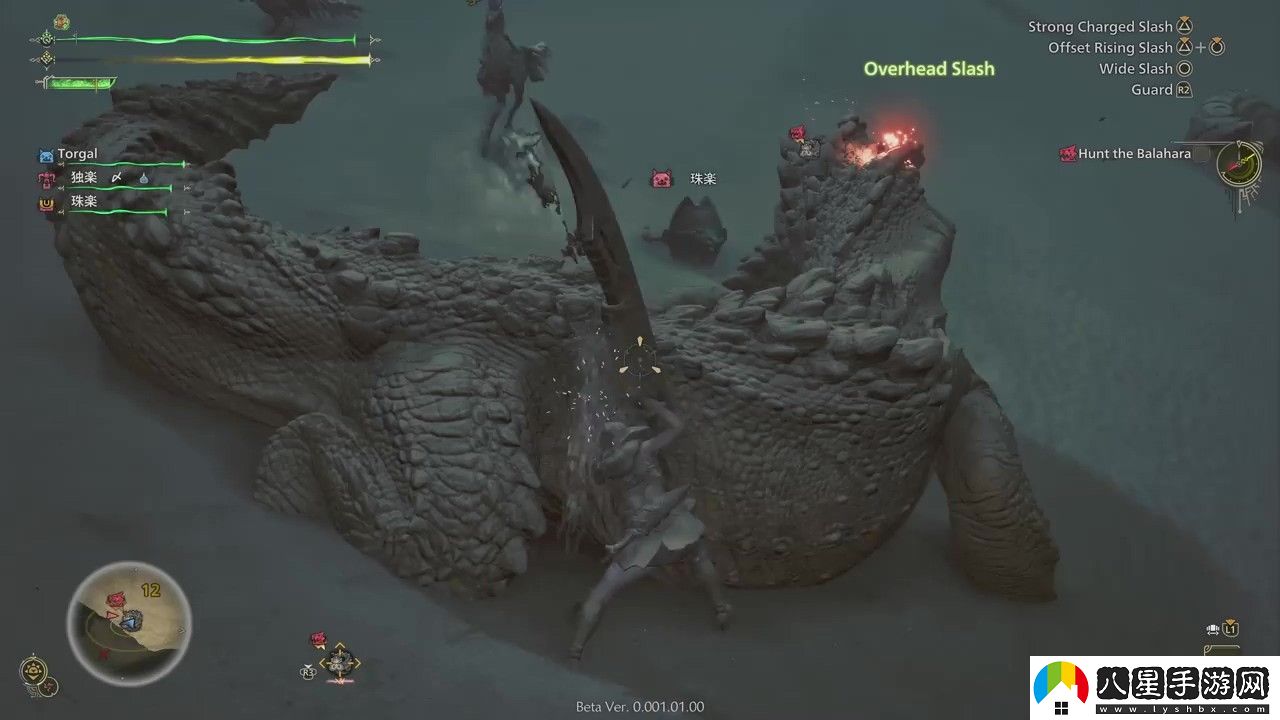This screenshot has height=720, width=1280.
Task: Click the blue droplet status icon by 独楽
Action: (144, 180)
